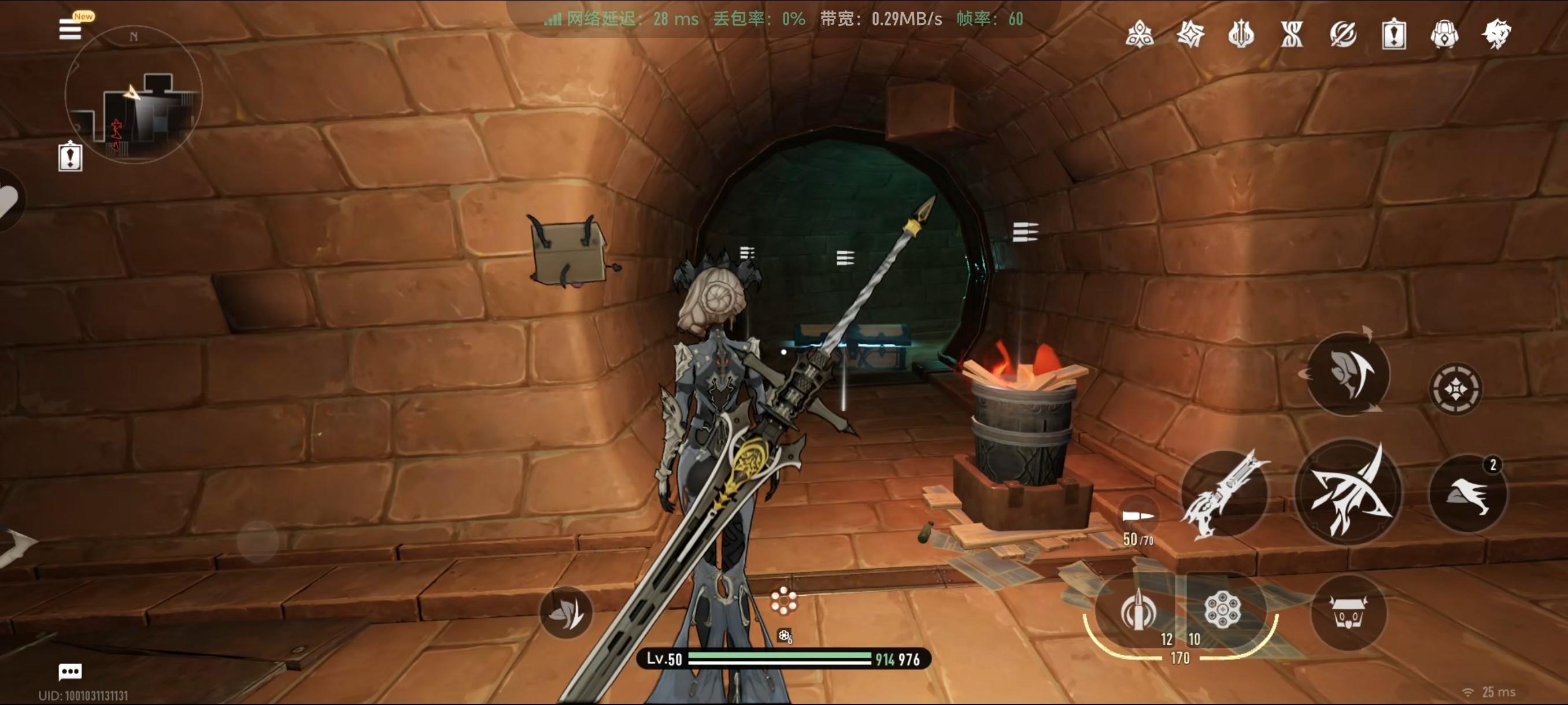The height and width of the screenshot is (705, 1568).
Task: Open the lion head icon in top bar
Action: 1496,34
